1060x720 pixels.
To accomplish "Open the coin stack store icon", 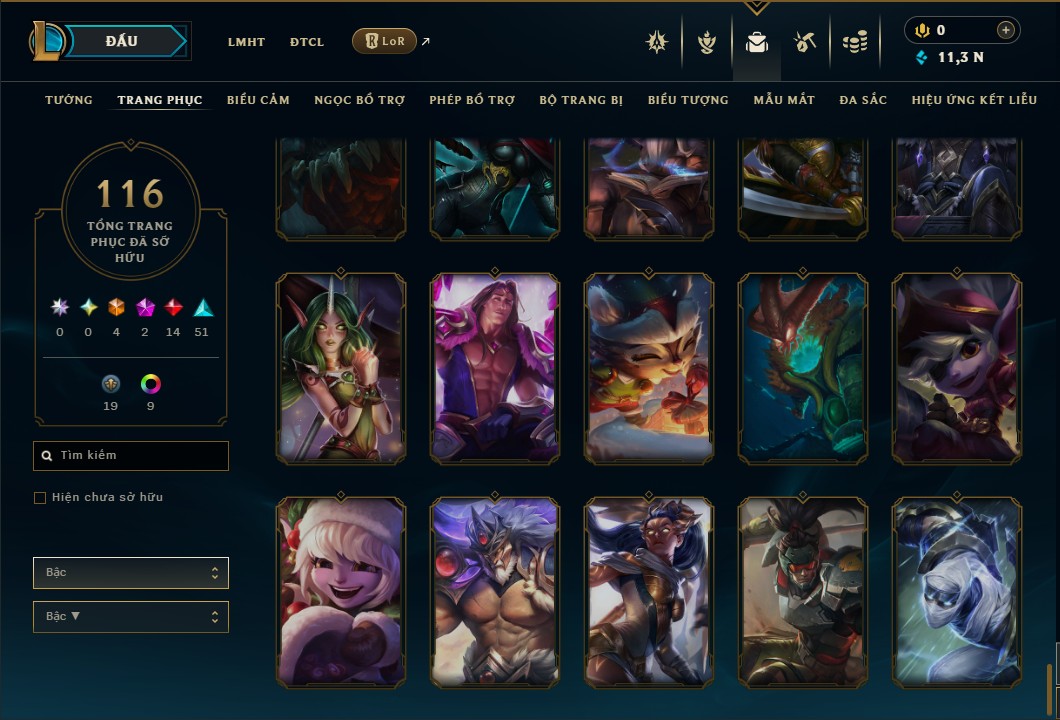I will click(854, 42).
